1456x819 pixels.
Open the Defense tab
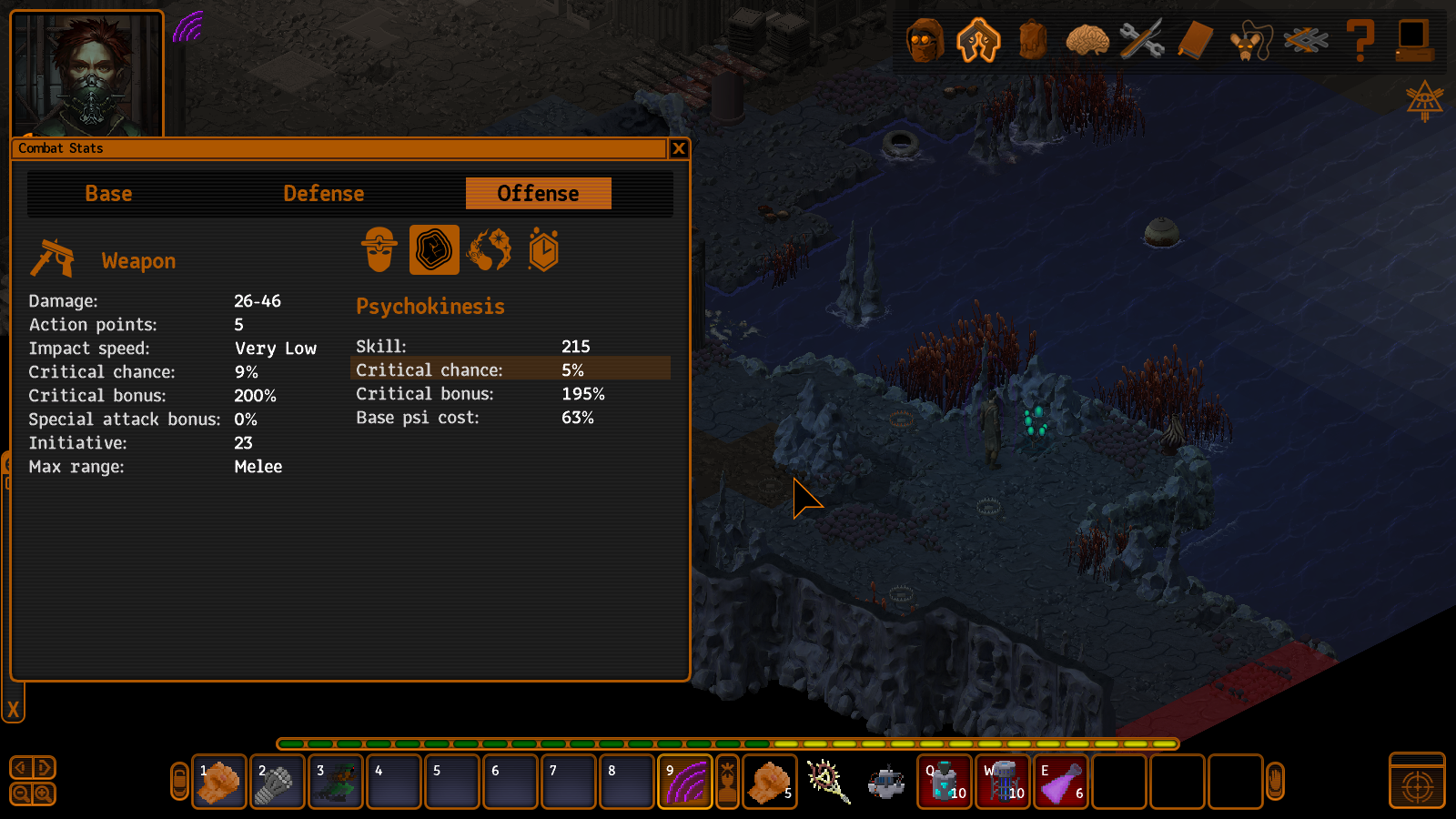323,194
